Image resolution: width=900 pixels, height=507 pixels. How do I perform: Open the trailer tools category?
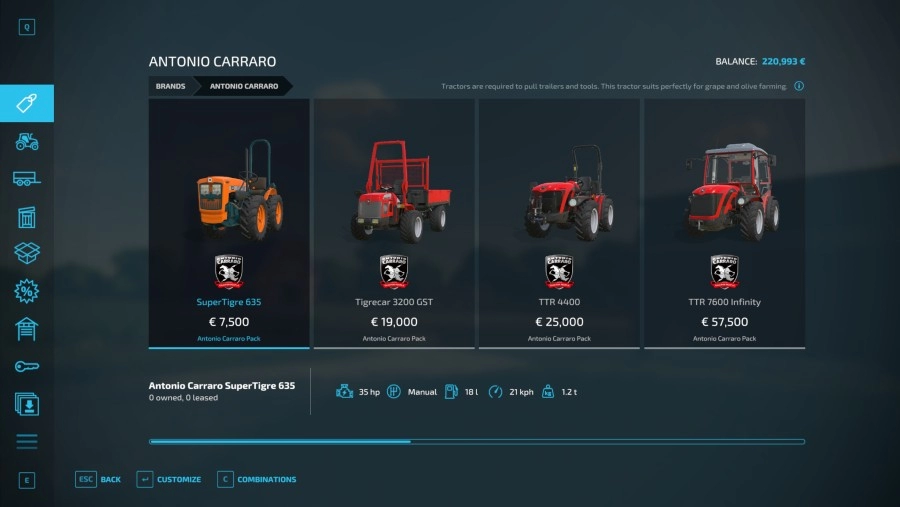point(27,179)
